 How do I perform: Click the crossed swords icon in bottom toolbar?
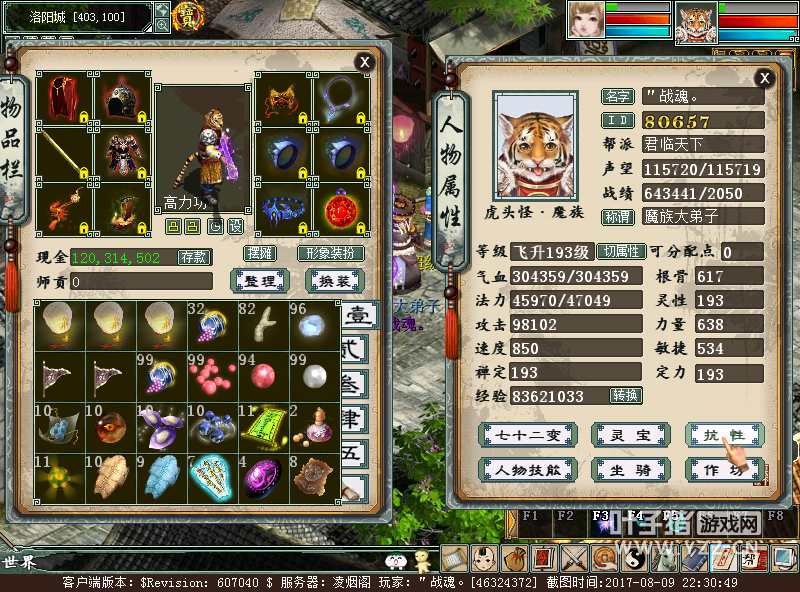click(575, 559)
